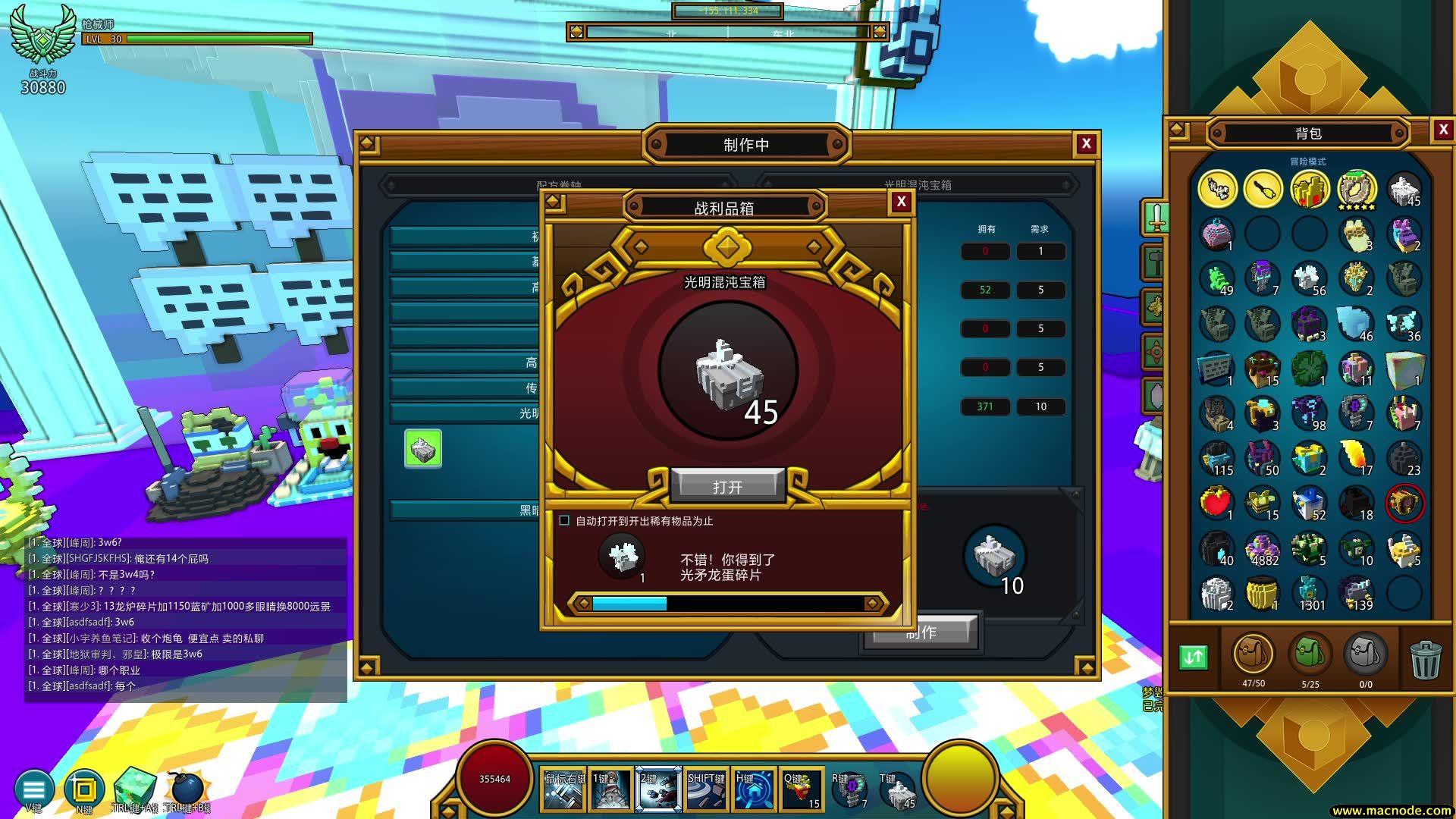Switch to the gray backpack tab 0/0

1365,654
